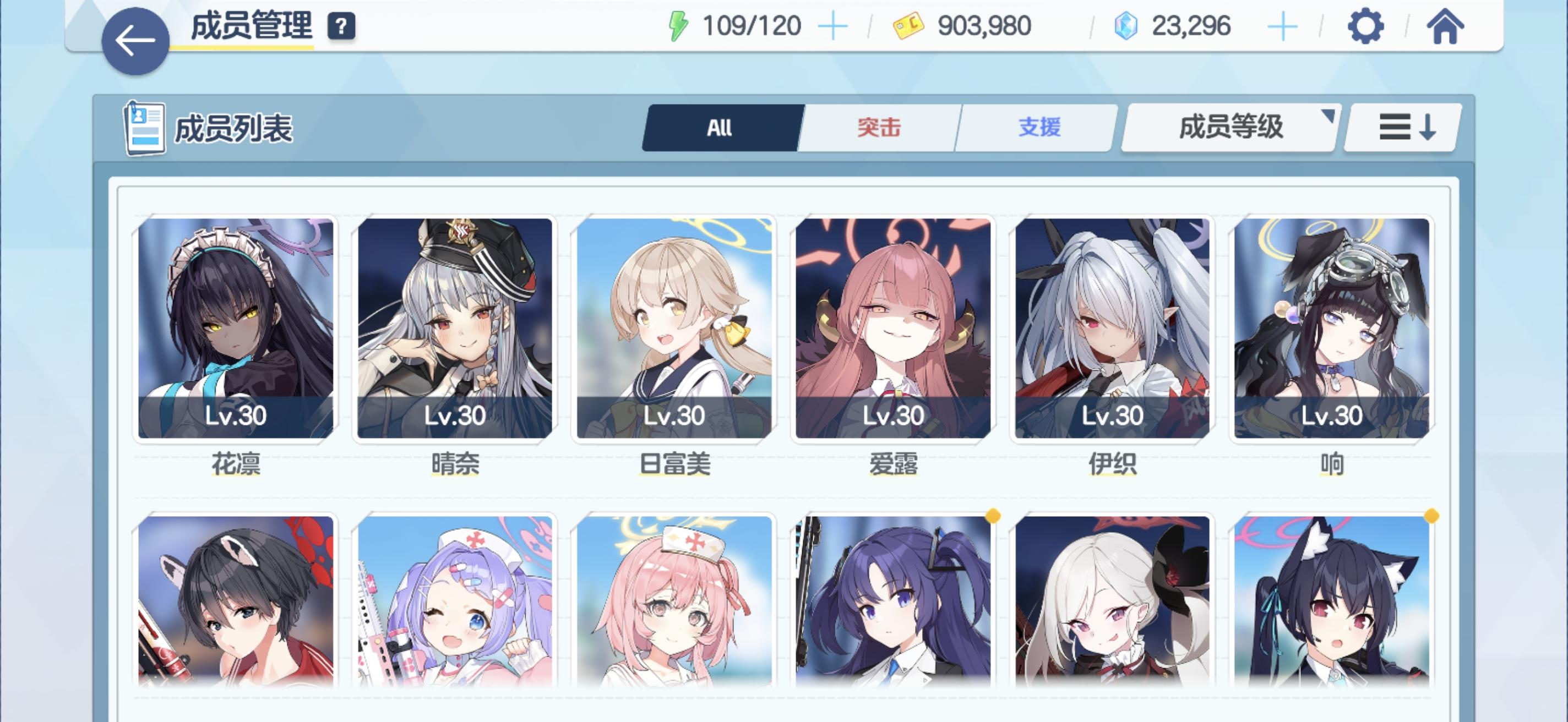Open the help icon beside 成员管理
Screen dimensions: 1568x722
(341, 27)
